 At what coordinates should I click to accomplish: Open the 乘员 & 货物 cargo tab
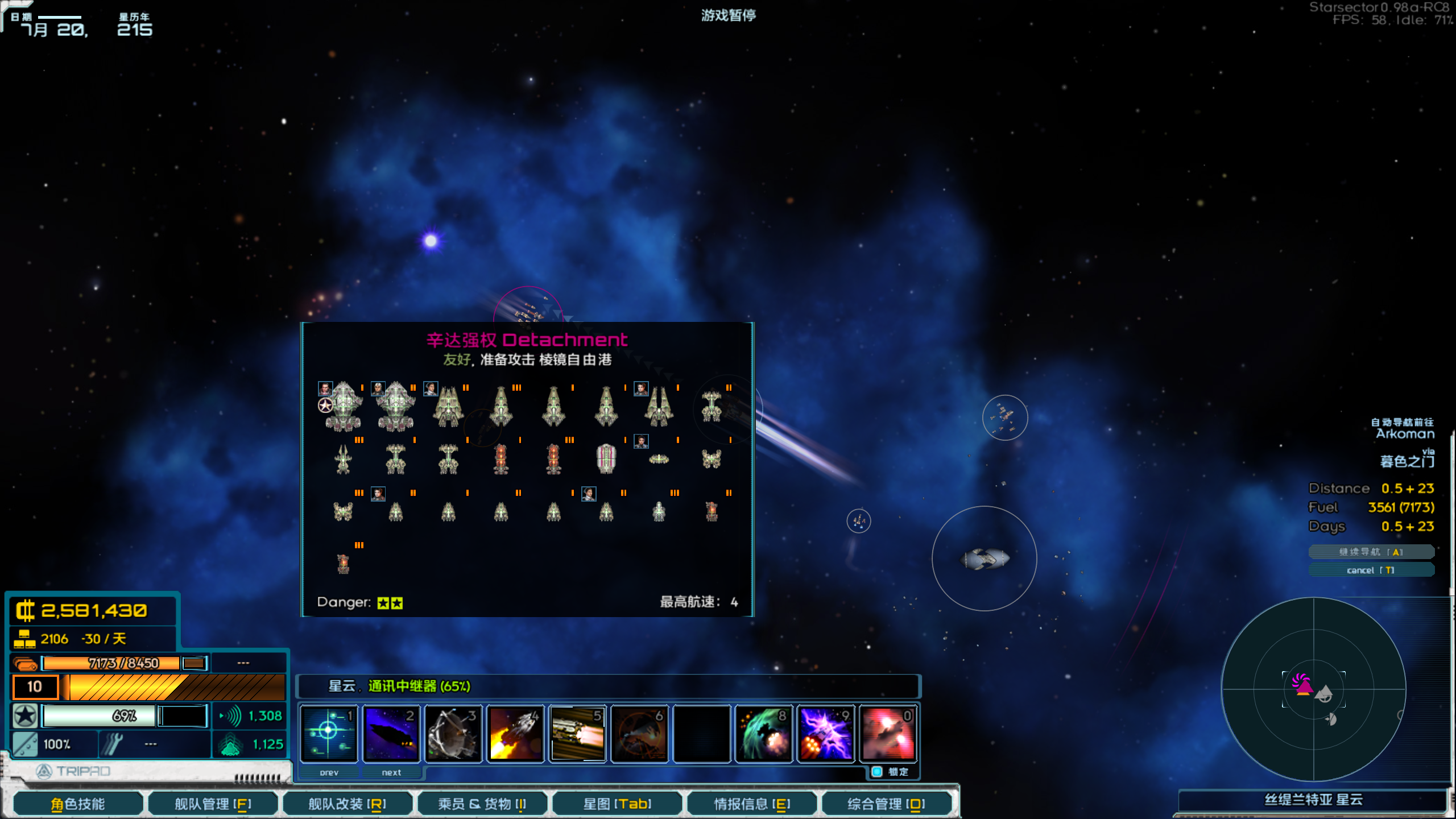click(x=482, y=804)
